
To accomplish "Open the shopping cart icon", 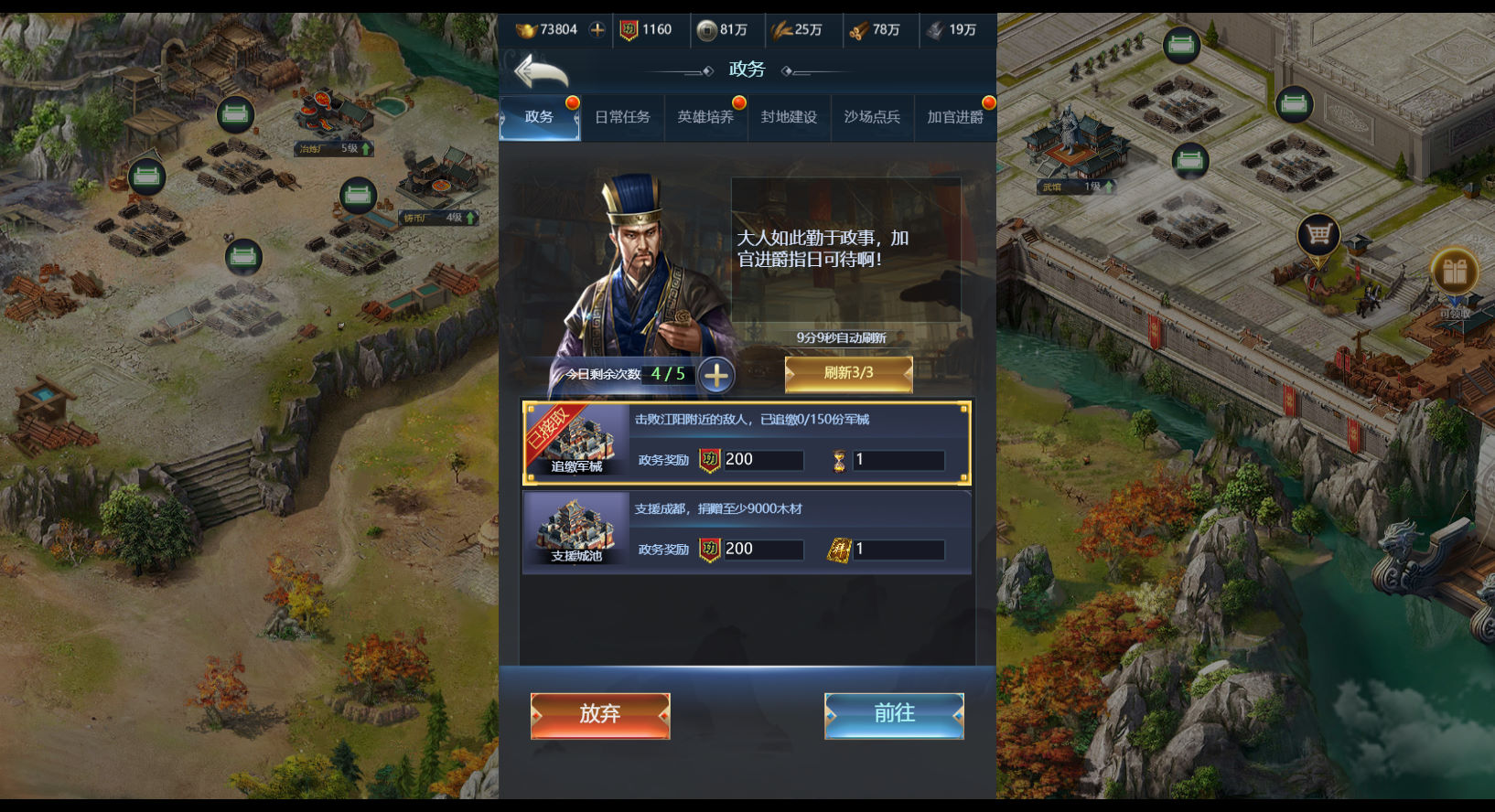I will point(1318,236).
